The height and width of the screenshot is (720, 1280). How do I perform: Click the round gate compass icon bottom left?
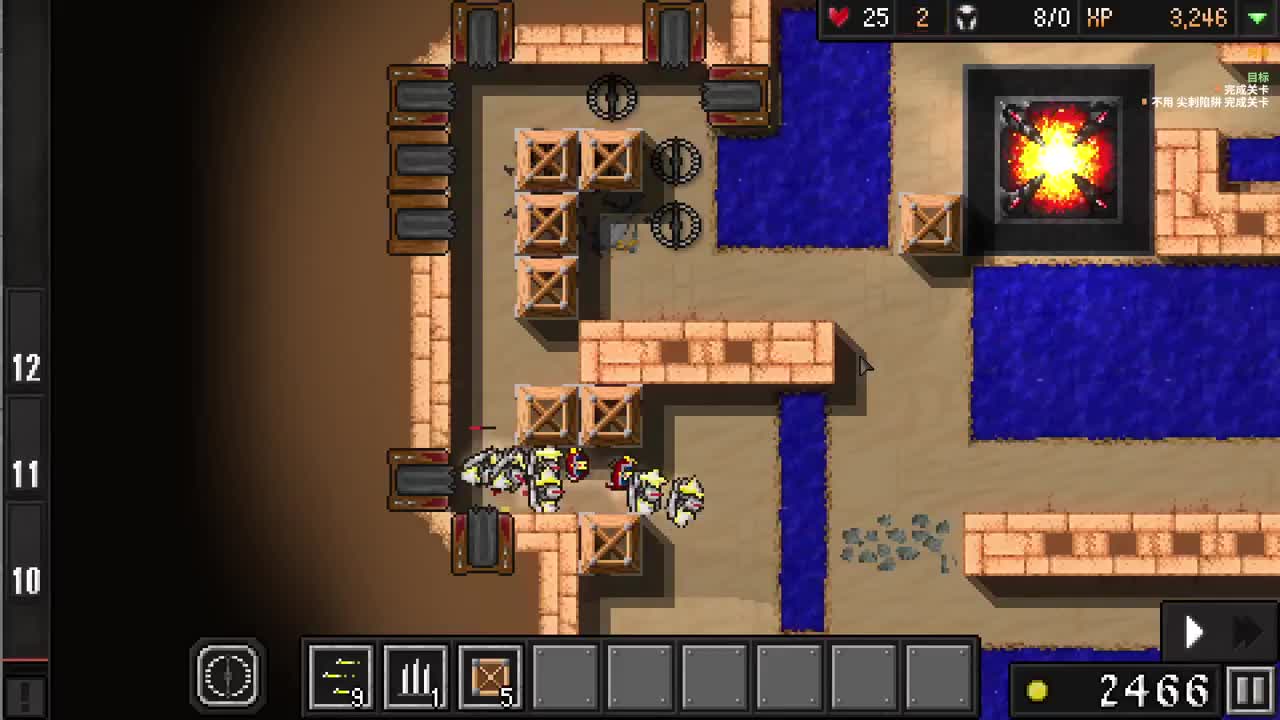(228, 675)
